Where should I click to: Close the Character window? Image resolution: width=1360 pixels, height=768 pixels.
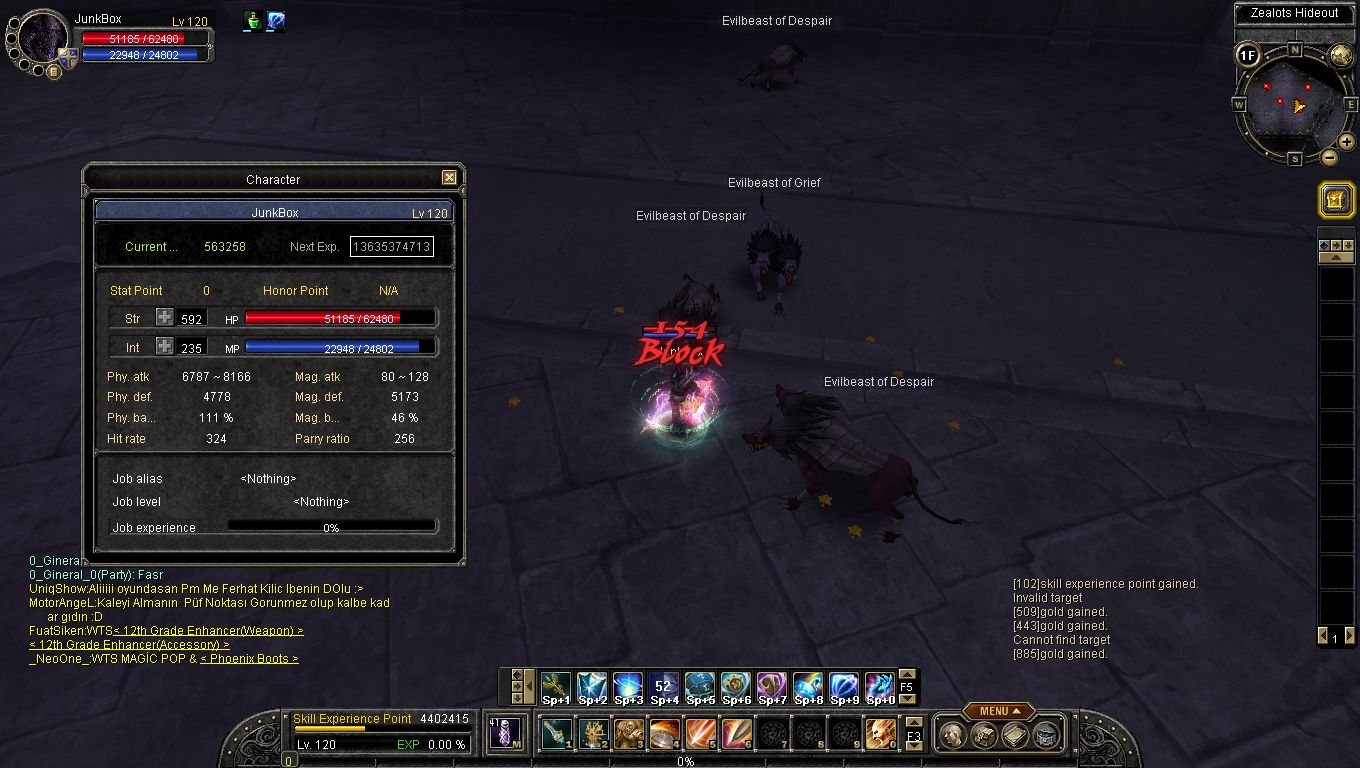[x=449, y=178]
